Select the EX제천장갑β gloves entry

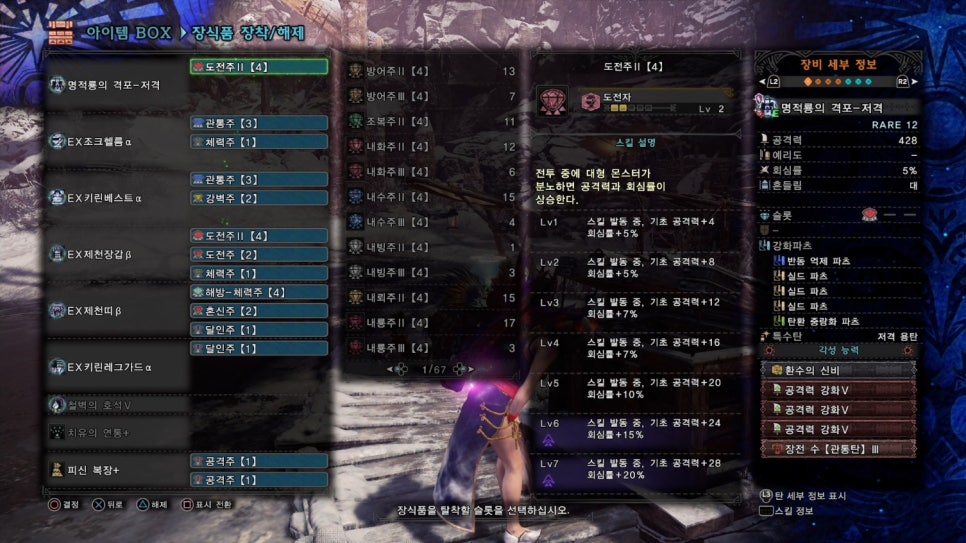[115, 254]
